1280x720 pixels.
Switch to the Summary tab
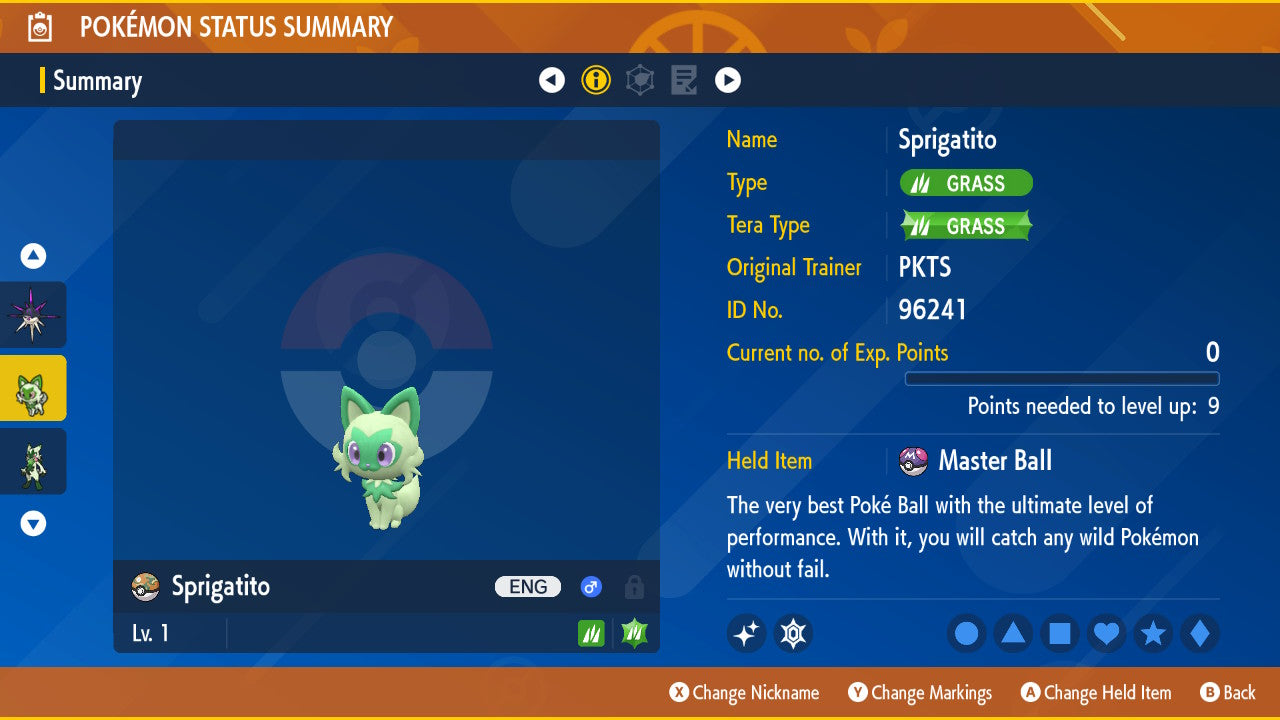pyautogui.click(x=97, y=81)
